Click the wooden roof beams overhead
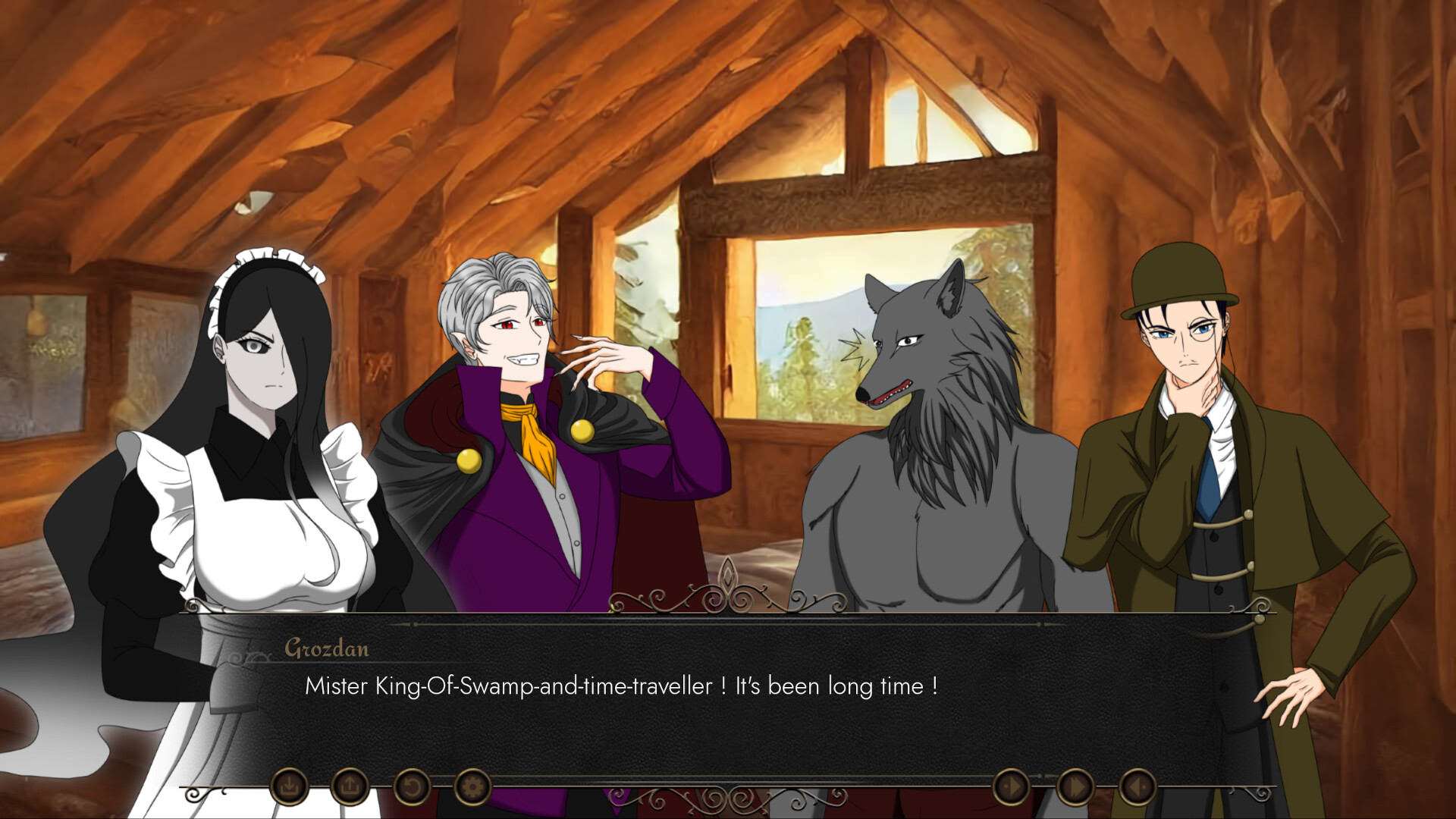This screenshot has width=1456, height=819. click(531, 91)
